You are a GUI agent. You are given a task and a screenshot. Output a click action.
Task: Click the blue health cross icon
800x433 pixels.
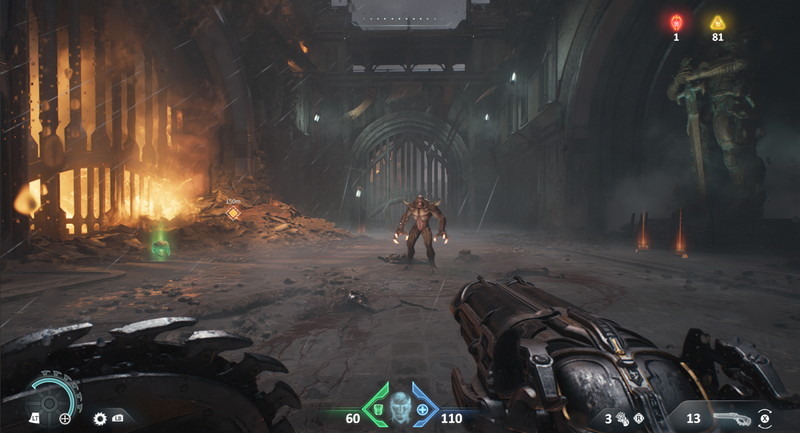pyautogui.click(x=422, y=410)
